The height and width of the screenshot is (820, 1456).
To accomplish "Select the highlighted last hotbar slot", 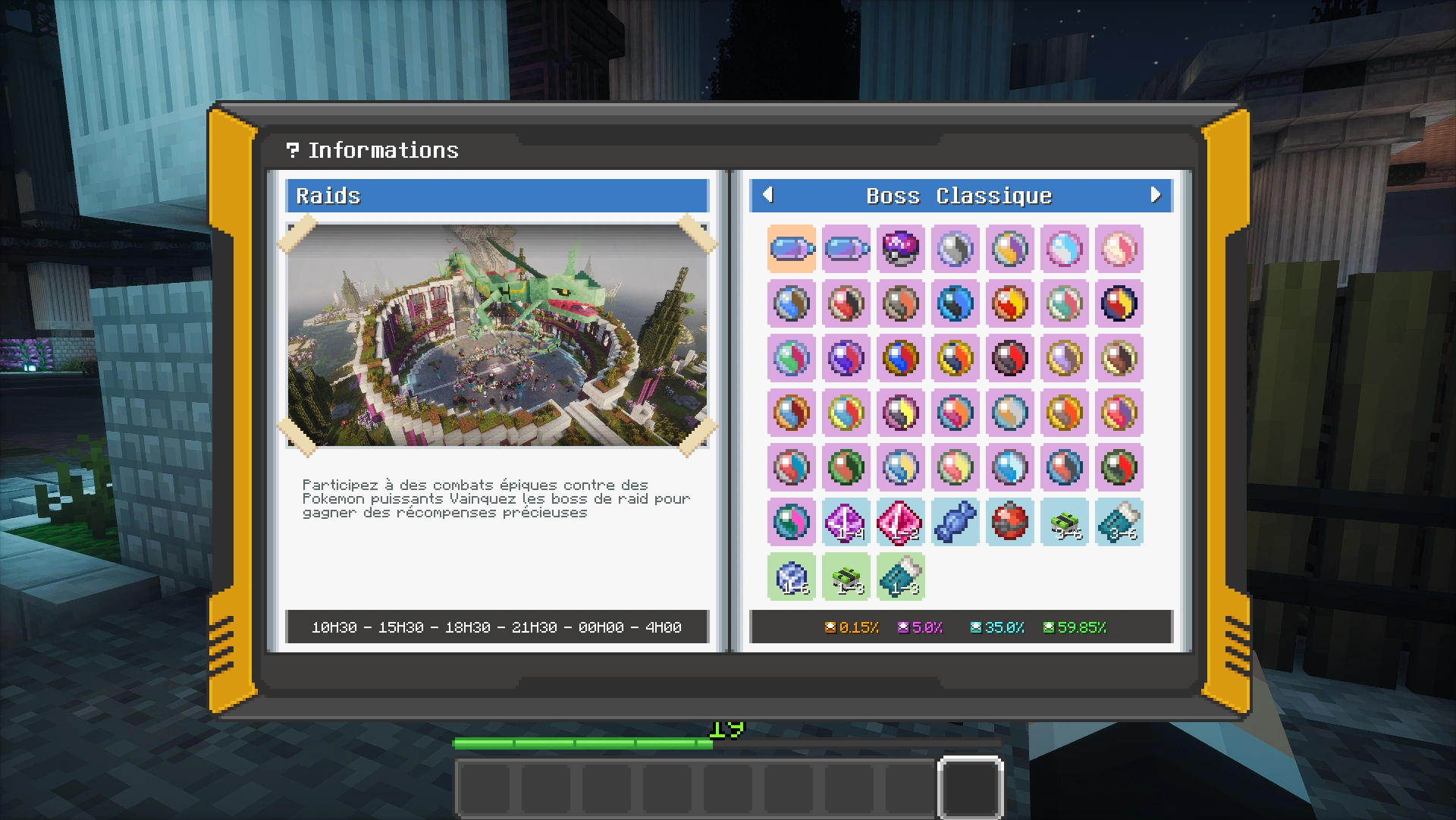I will point(971,787).
